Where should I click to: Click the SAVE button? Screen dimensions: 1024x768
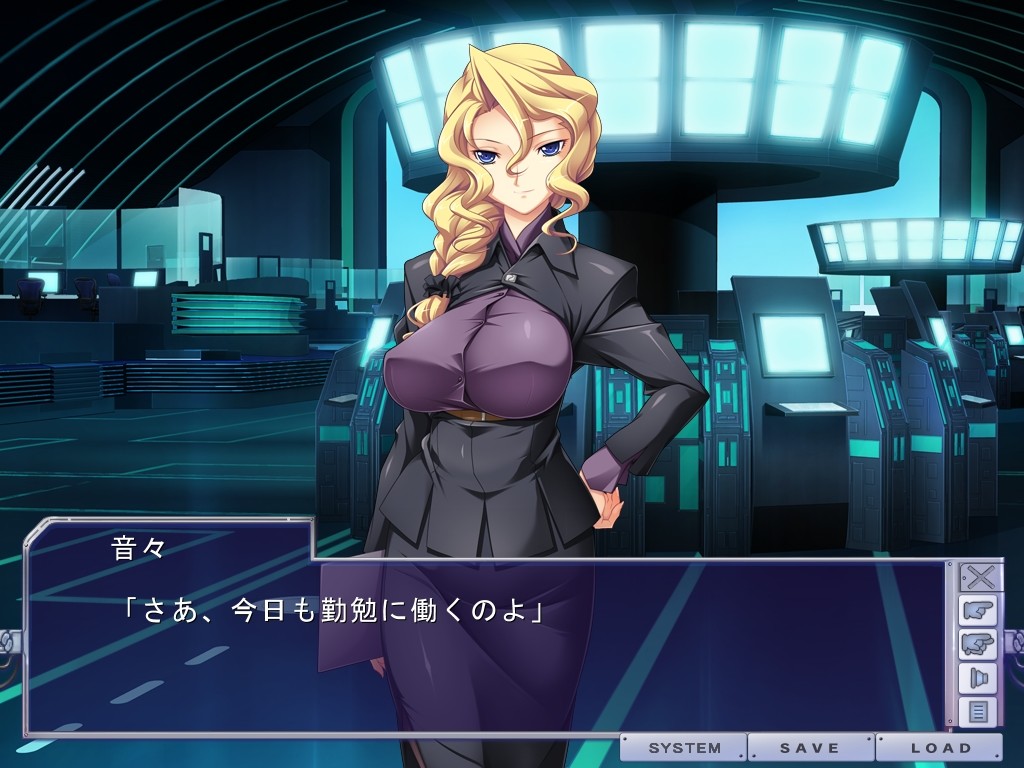[811, 748]
